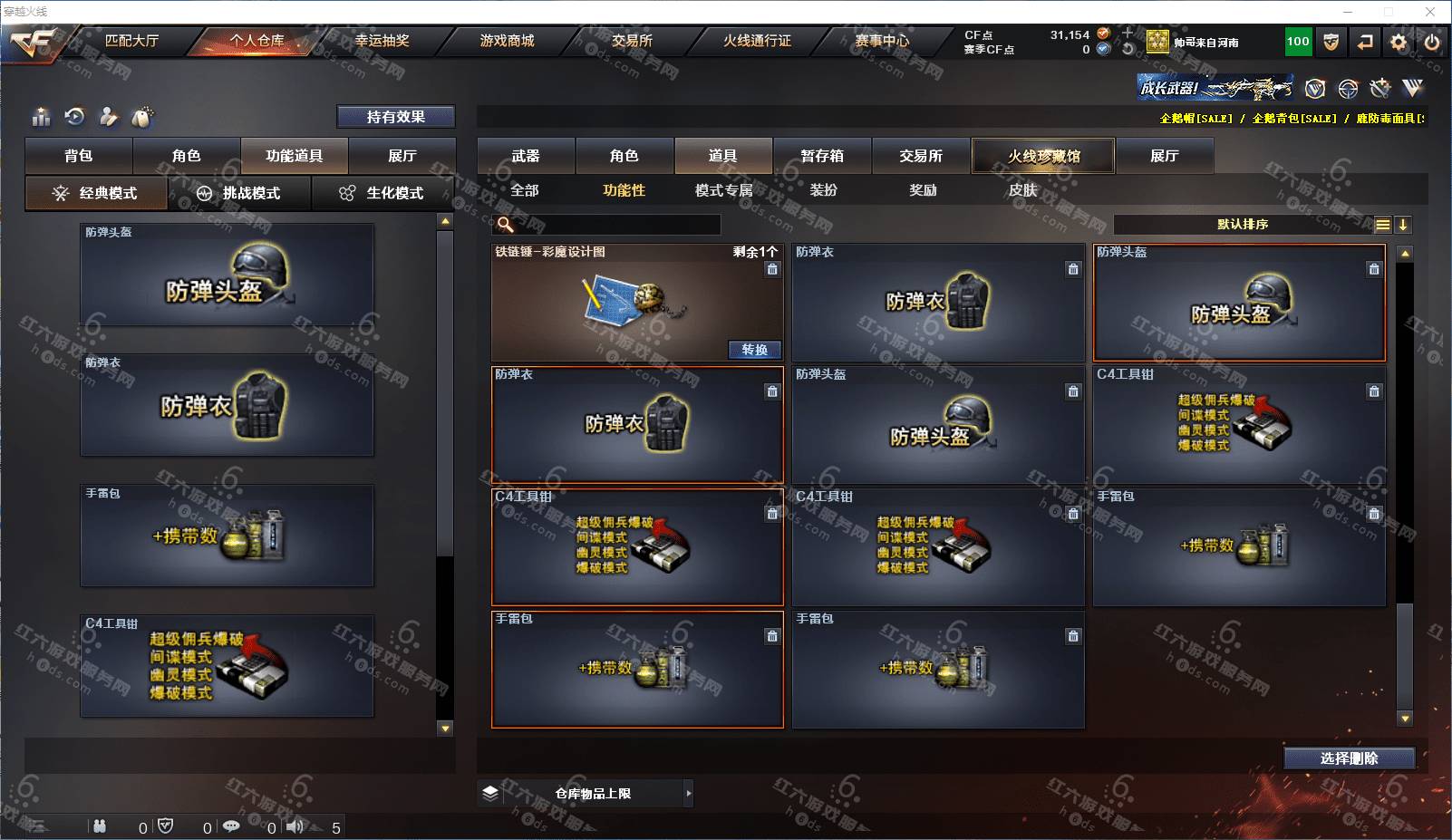
Task: Click the 选择删除 button
Action: click(x=1349, y=758)
